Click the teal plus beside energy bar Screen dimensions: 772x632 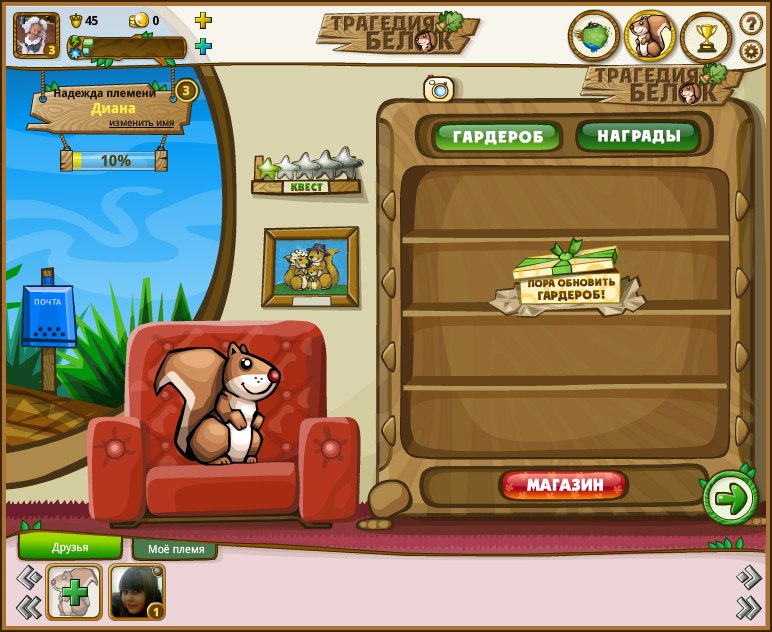pyautogui.click(x=203, y=46)
